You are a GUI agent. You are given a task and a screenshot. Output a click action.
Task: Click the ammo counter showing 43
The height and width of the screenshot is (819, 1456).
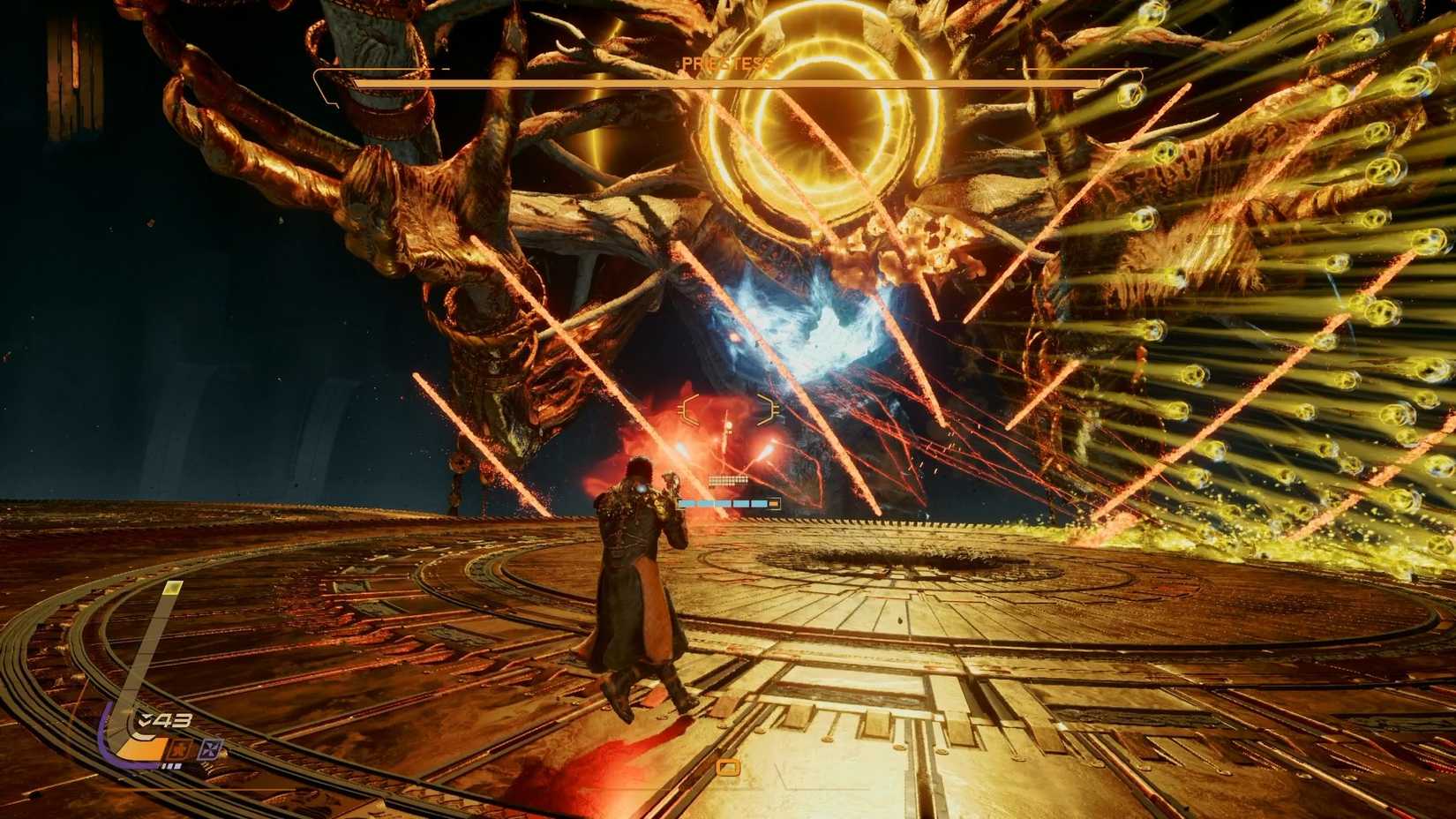[171, 718]
